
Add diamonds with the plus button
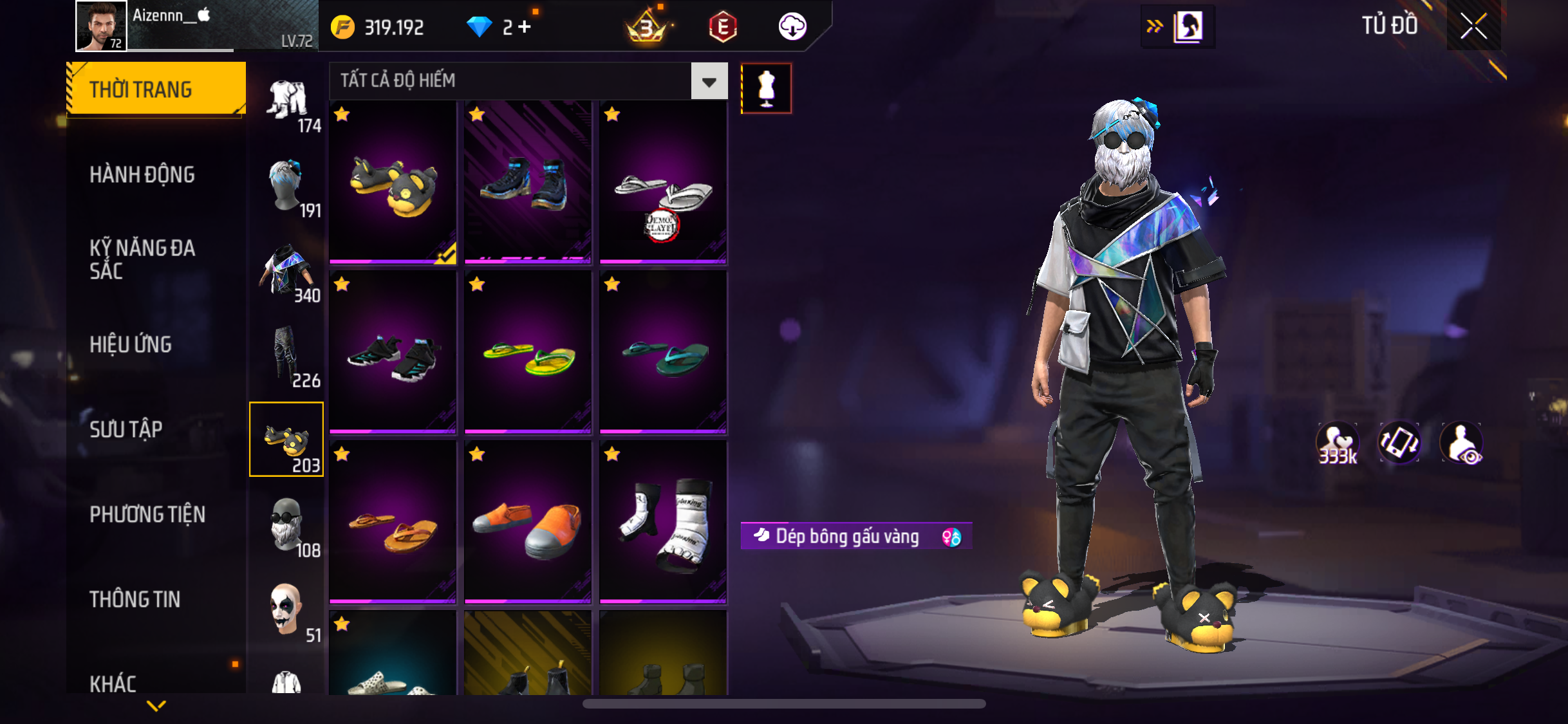tap(525, 27)
